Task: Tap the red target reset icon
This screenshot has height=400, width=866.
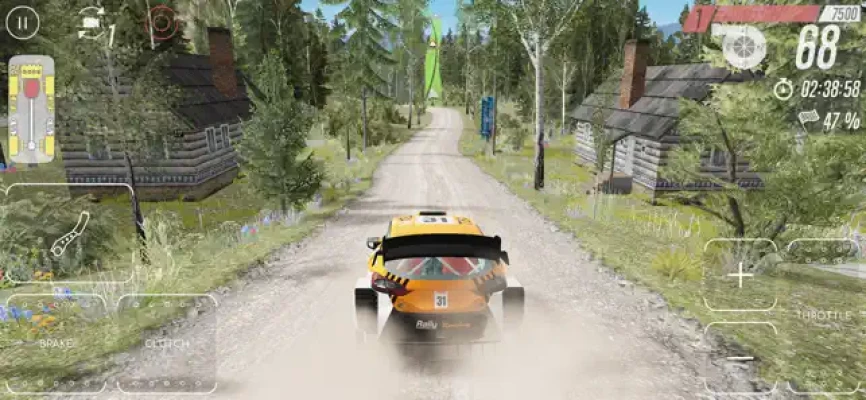Action: point(161,21)
